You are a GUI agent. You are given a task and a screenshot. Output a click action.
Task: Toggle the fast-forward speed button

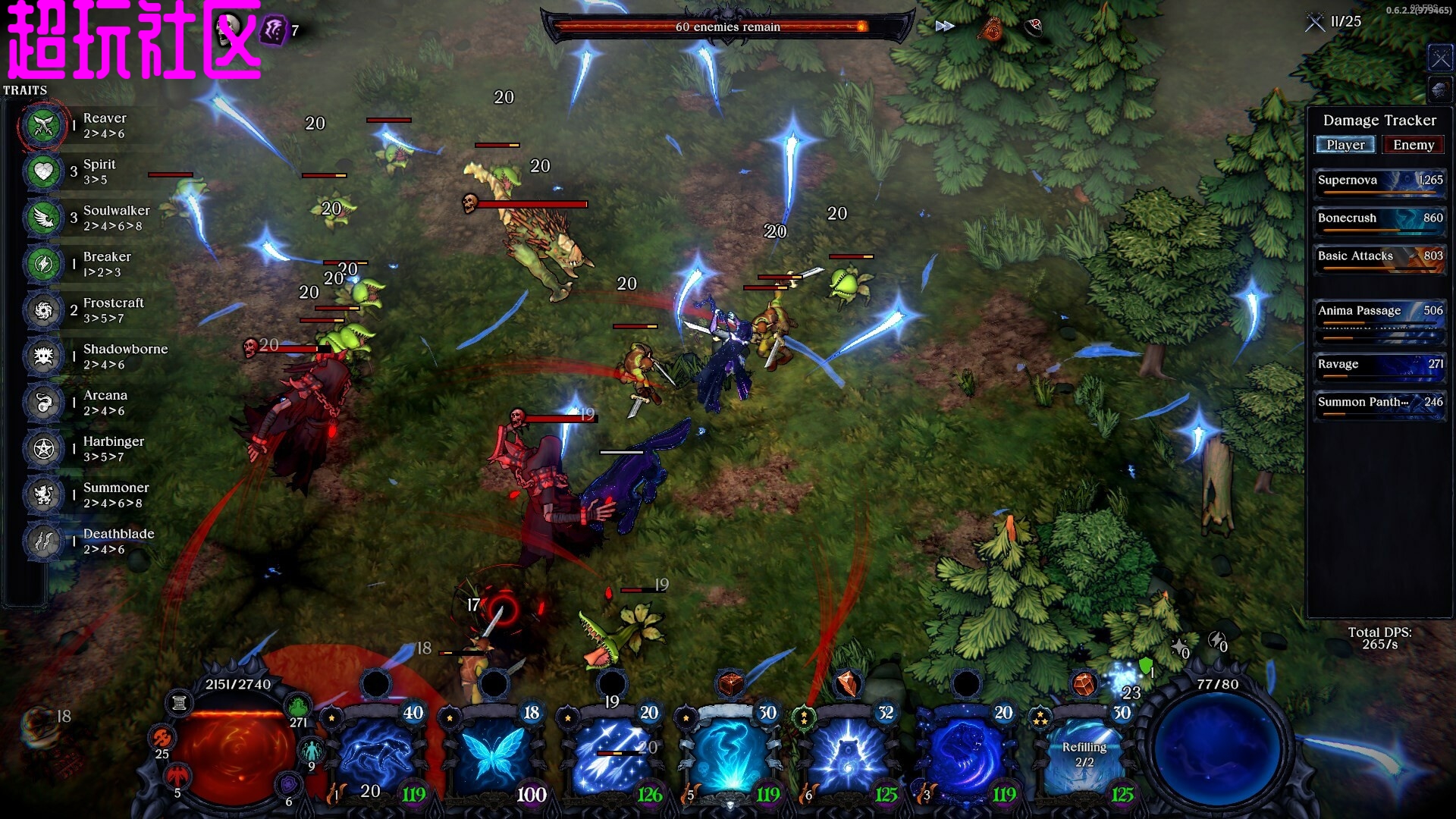[x=944, y=27]
